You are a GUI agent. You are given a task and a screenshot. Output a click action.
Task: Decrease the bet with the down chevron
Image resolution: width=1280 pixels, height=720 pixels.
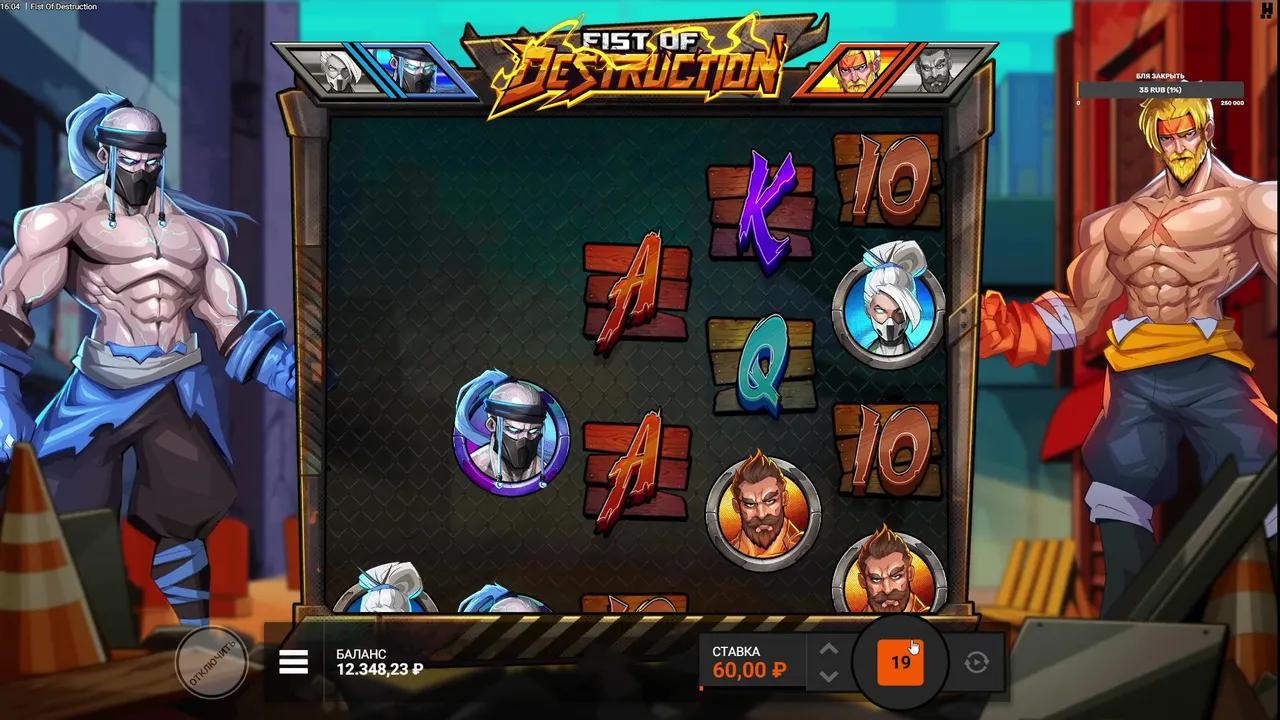point(828,677)
